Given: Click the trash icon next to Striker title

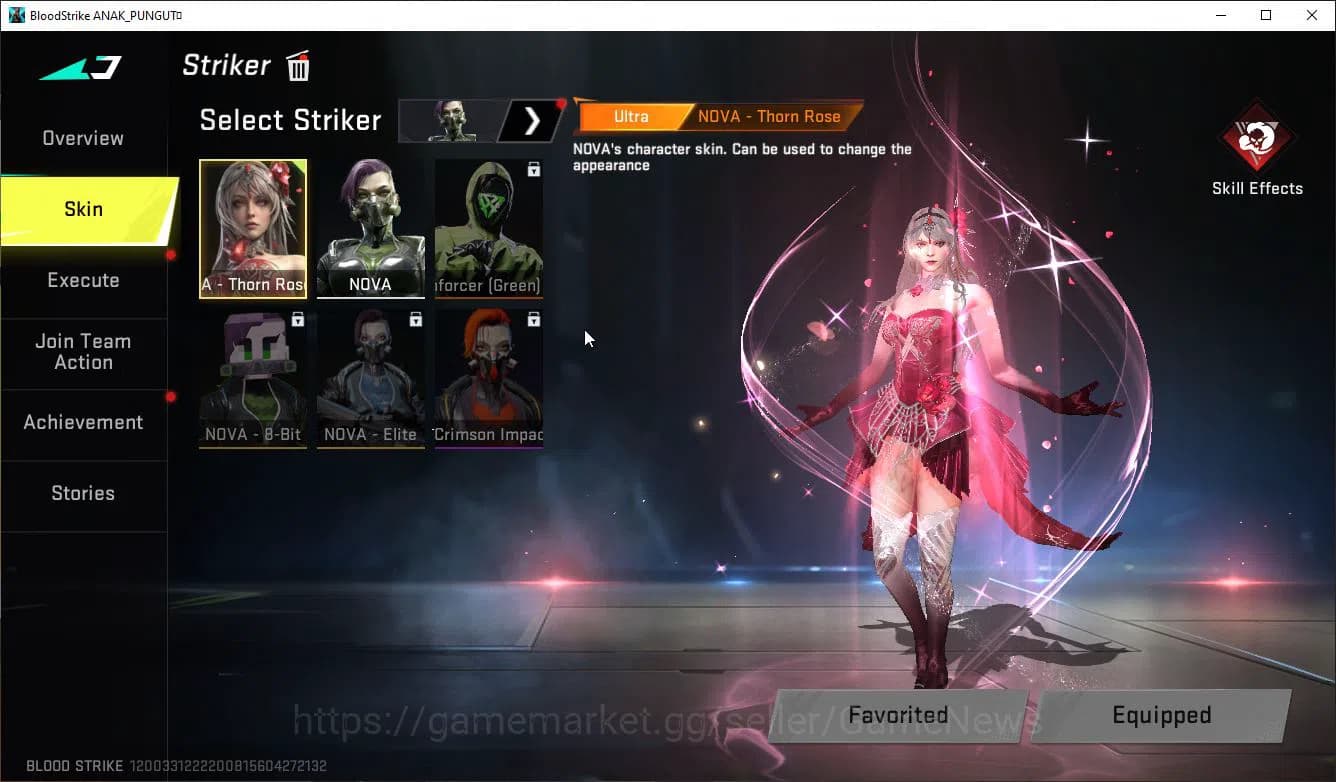Looking at the screenshot, I should tap(297, 66).
